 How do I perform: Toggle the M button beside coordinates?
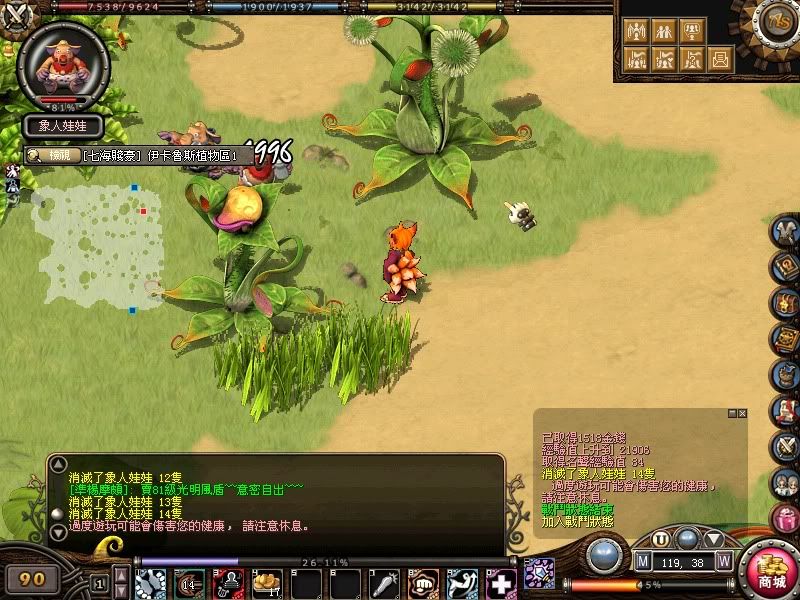[643, 561]
